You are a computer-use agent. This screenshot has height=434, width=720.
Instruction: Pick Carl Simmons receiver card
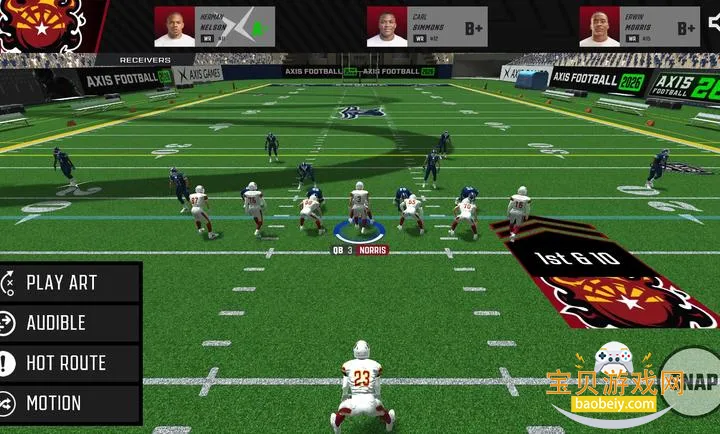click(x=427, y=27)
